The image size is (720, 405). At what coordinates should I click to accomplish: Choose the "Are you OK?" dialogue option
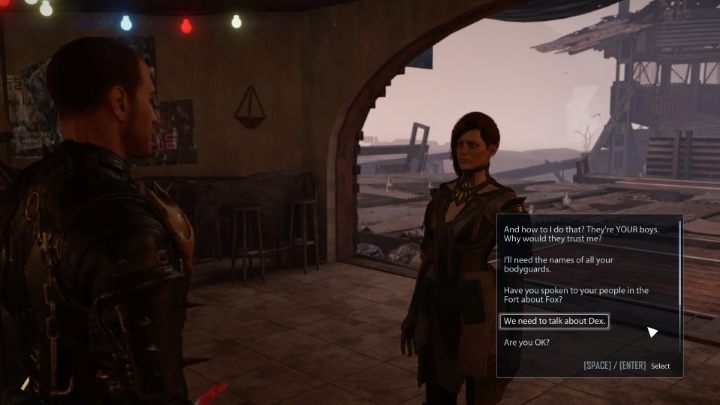click(527, 343)
